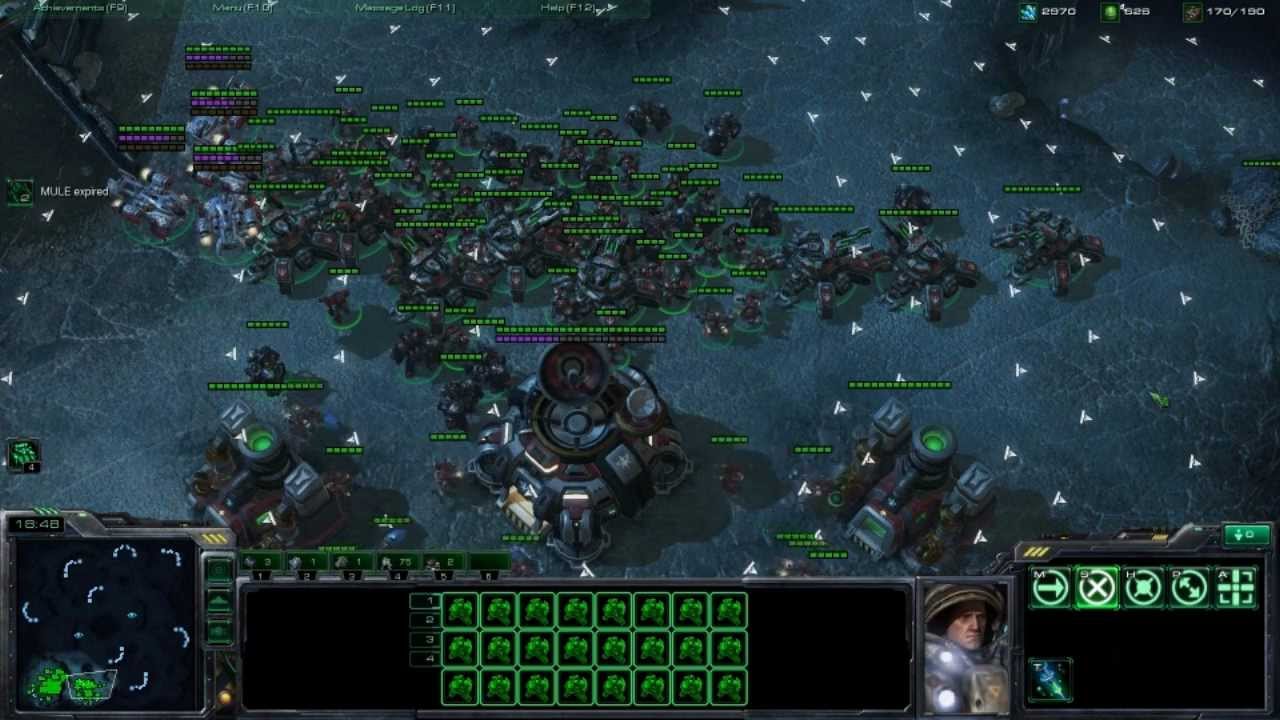
Task: Select the idle workers button
Action: [23, 455]
